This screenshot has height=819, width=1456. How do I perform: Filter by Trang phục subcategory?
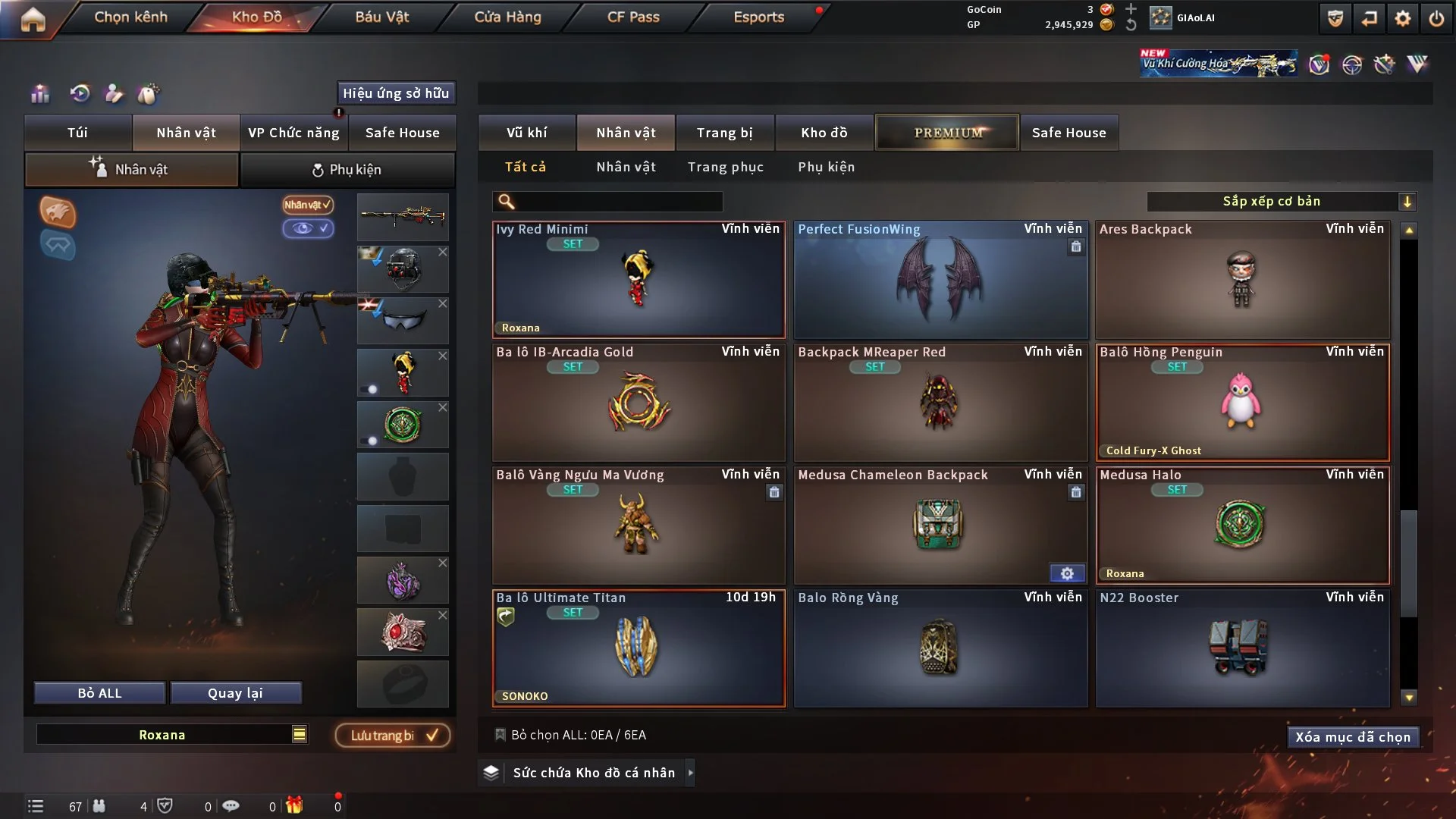(725, 167)
